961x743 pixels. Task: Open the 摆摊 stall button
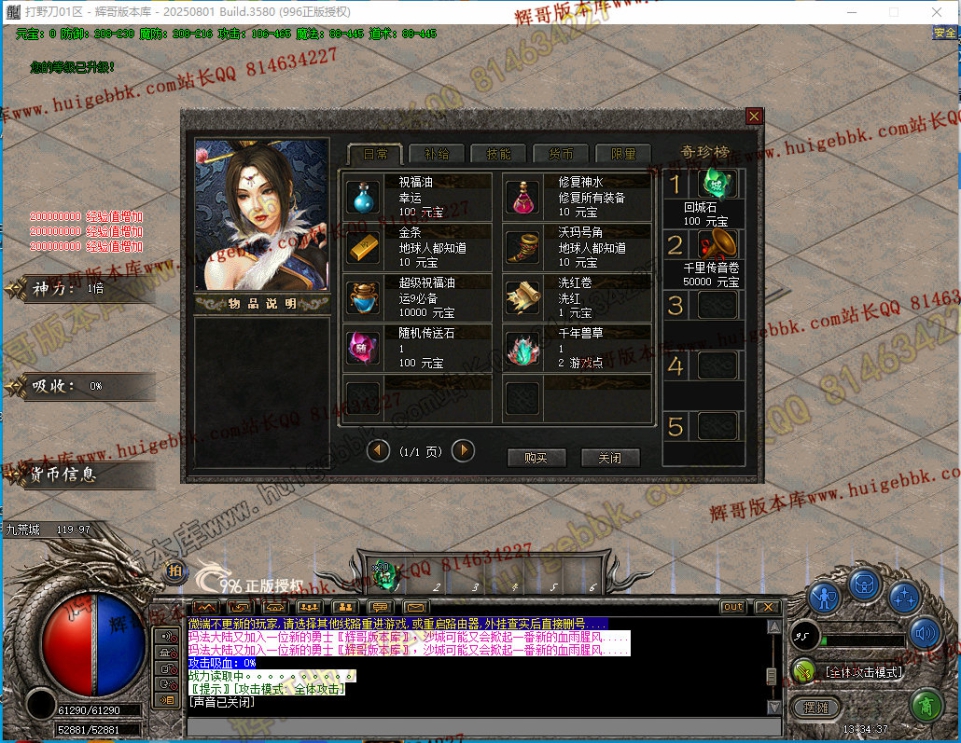tap(816, 707)
